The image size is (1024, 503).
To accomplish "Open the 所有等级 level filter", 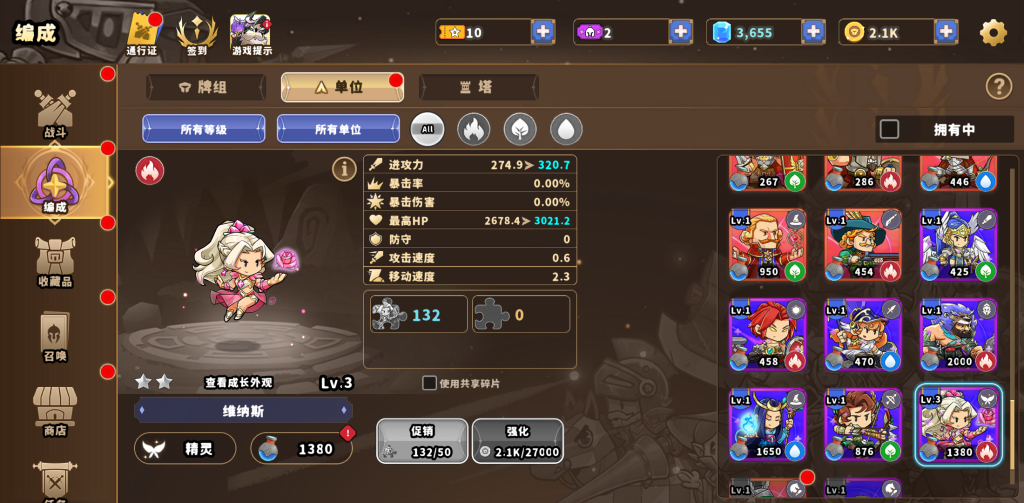I will coord(204,129).
